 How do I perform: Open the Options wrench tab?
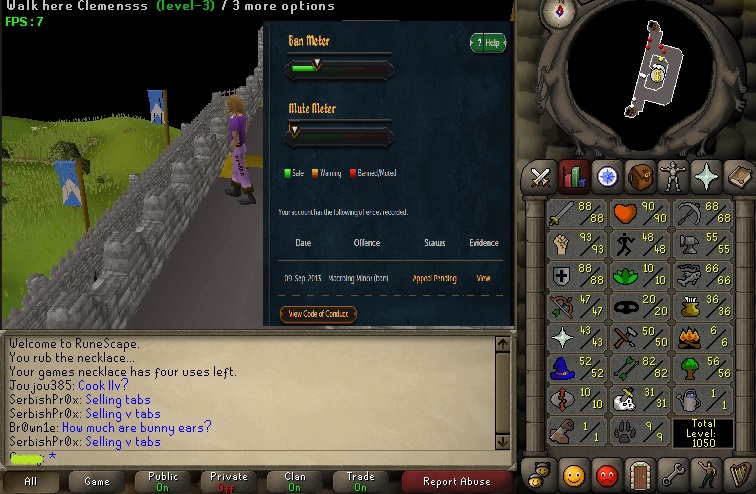(x=672, y=472)
